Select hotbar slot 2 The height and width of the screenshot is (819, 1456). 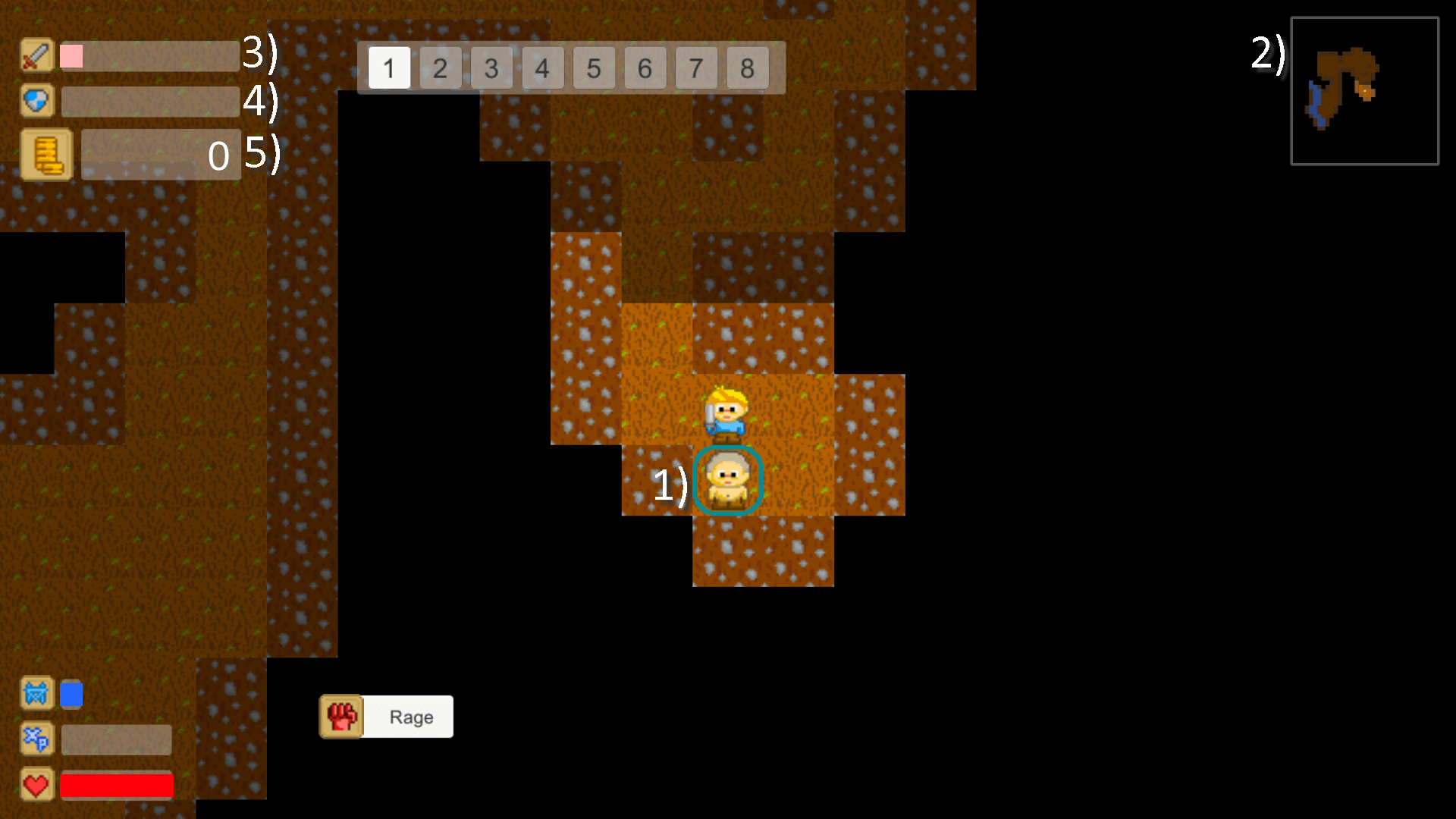(x=440, y=67)
